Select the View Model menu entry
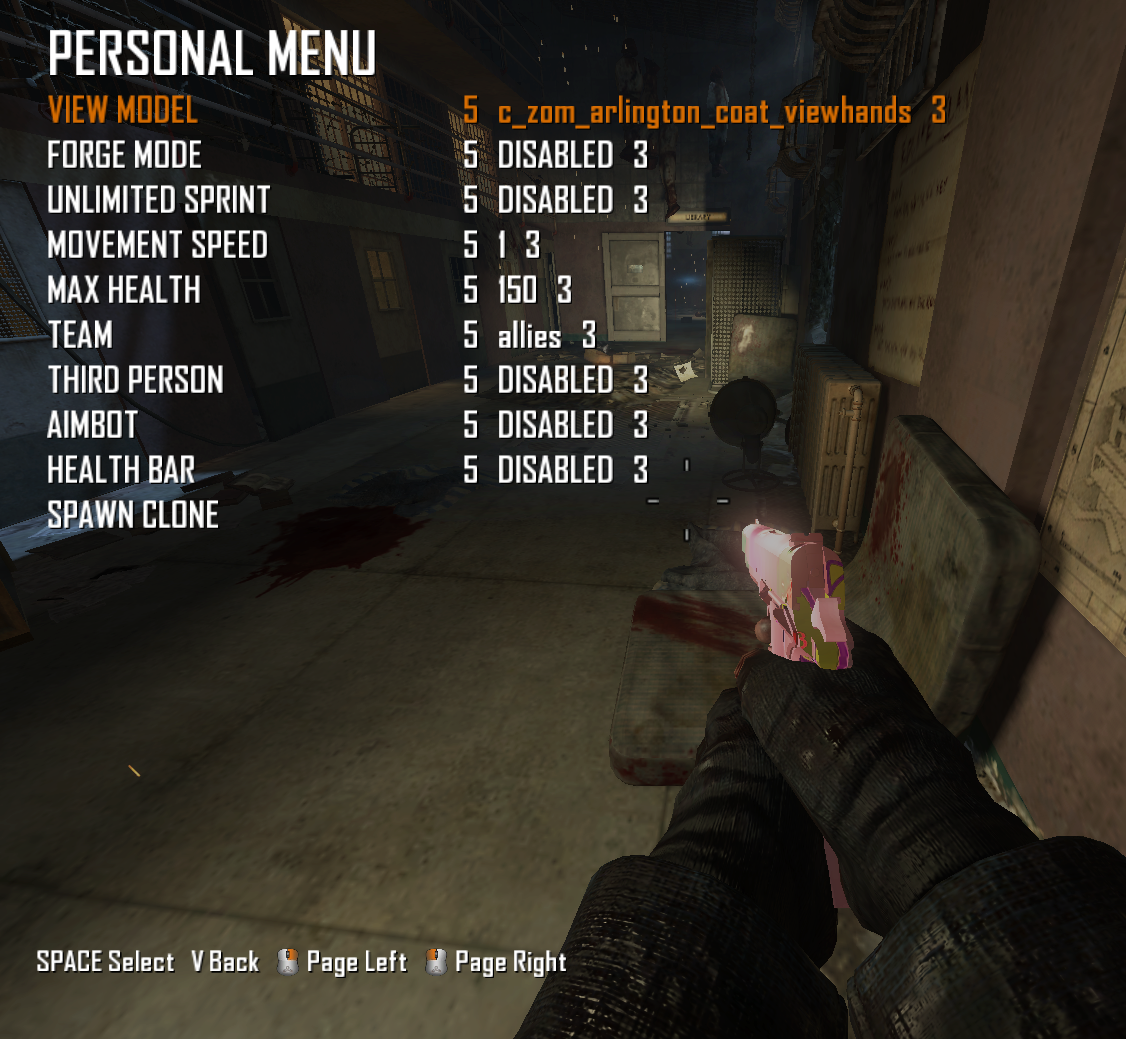 (x=123, y=110)
